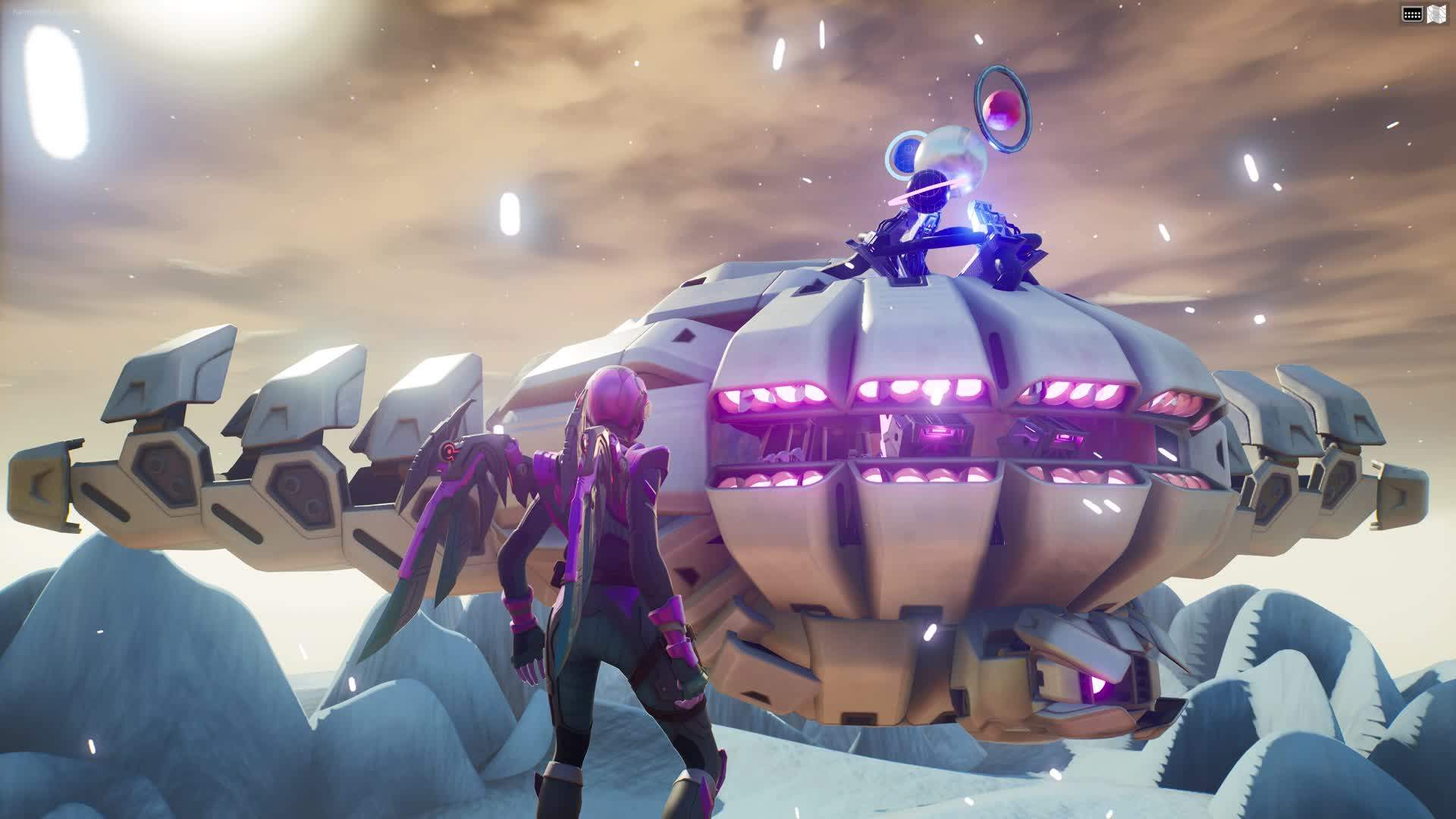Click the keyboard icon in the corner

(x=1411, y=14)
